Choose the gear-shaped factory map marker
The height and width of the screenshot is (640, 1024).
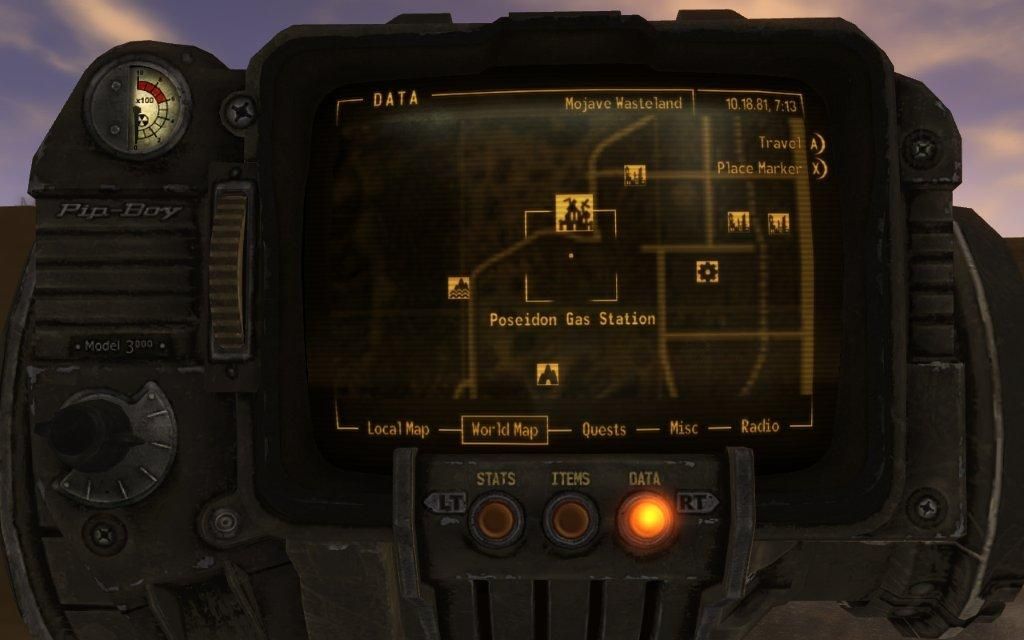coord(707,271)
